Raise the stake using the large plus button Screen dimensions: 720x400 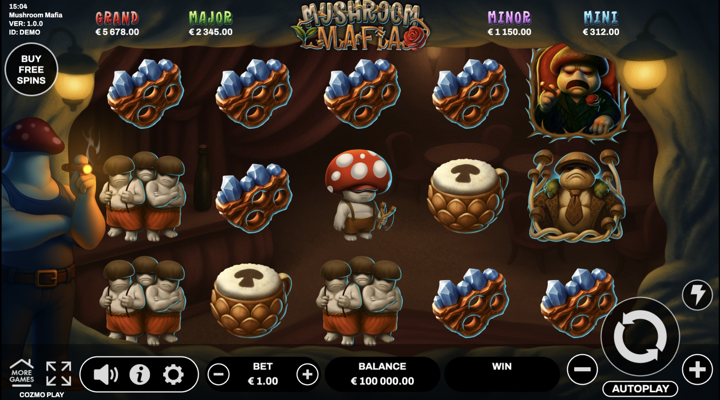tap(698, 370)
